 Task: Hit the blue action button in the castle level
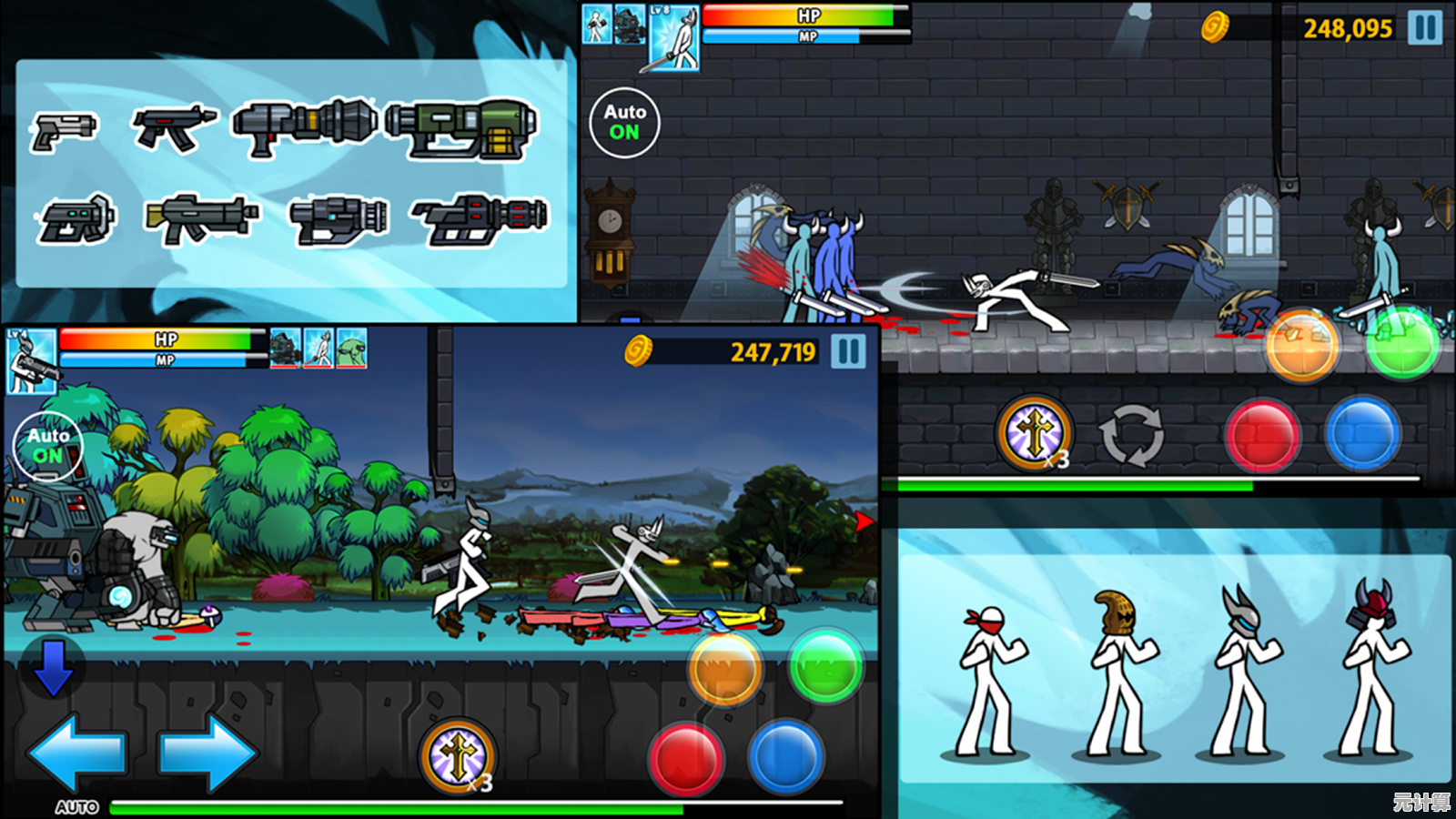(x=1362, y=433)
